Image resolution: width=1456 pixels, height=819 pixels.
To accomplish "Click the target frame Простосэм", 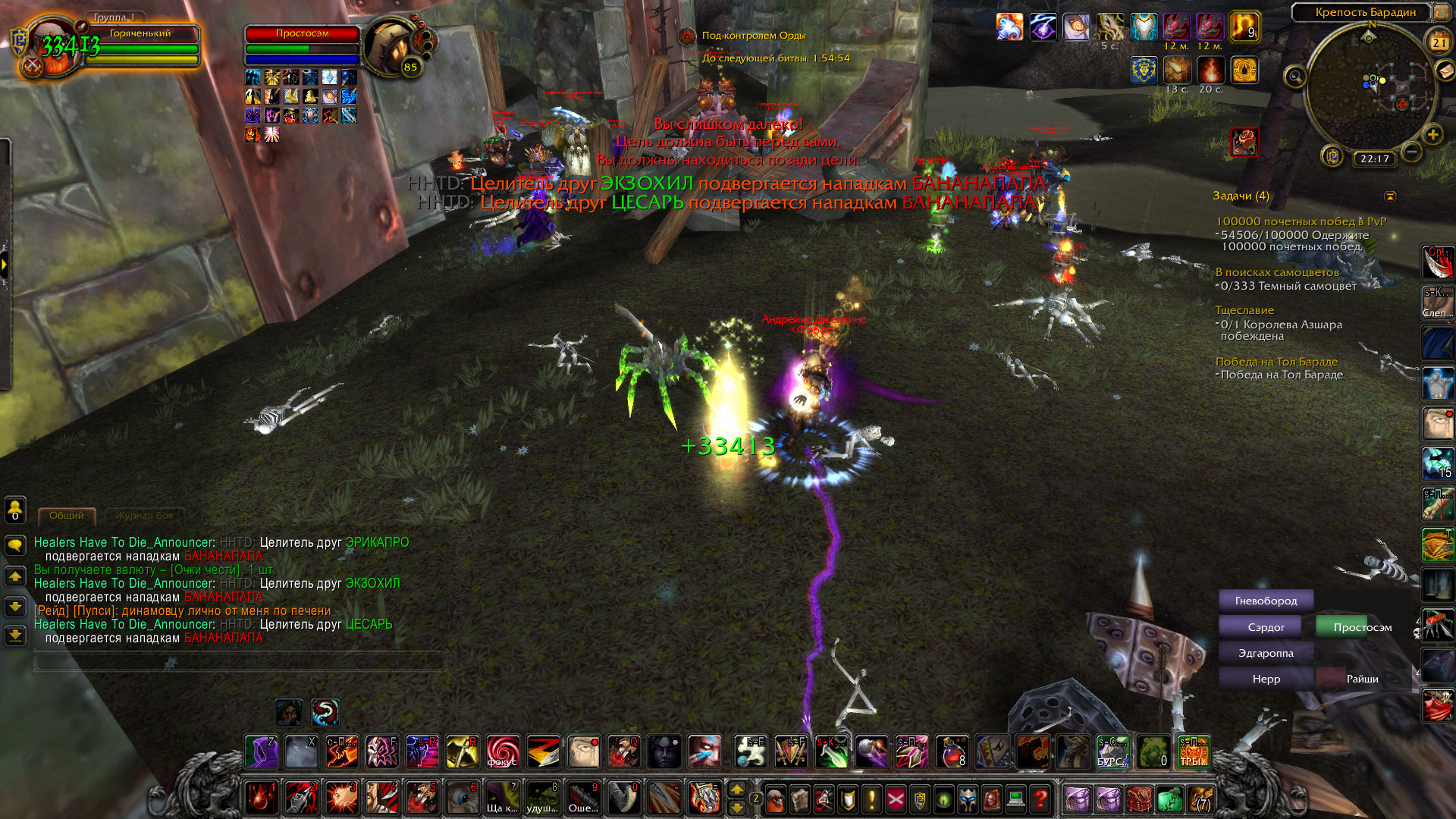I will click(x=302, y=34).
